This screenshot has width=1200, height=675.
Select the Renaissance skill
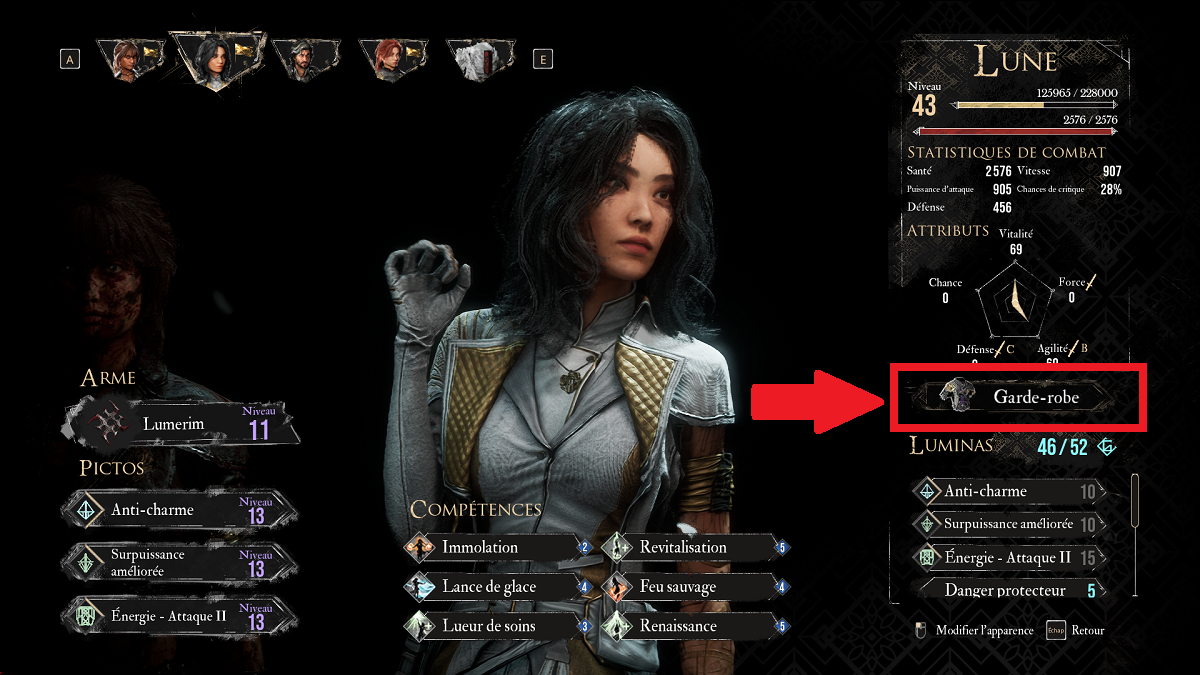[x=690, y=626]
